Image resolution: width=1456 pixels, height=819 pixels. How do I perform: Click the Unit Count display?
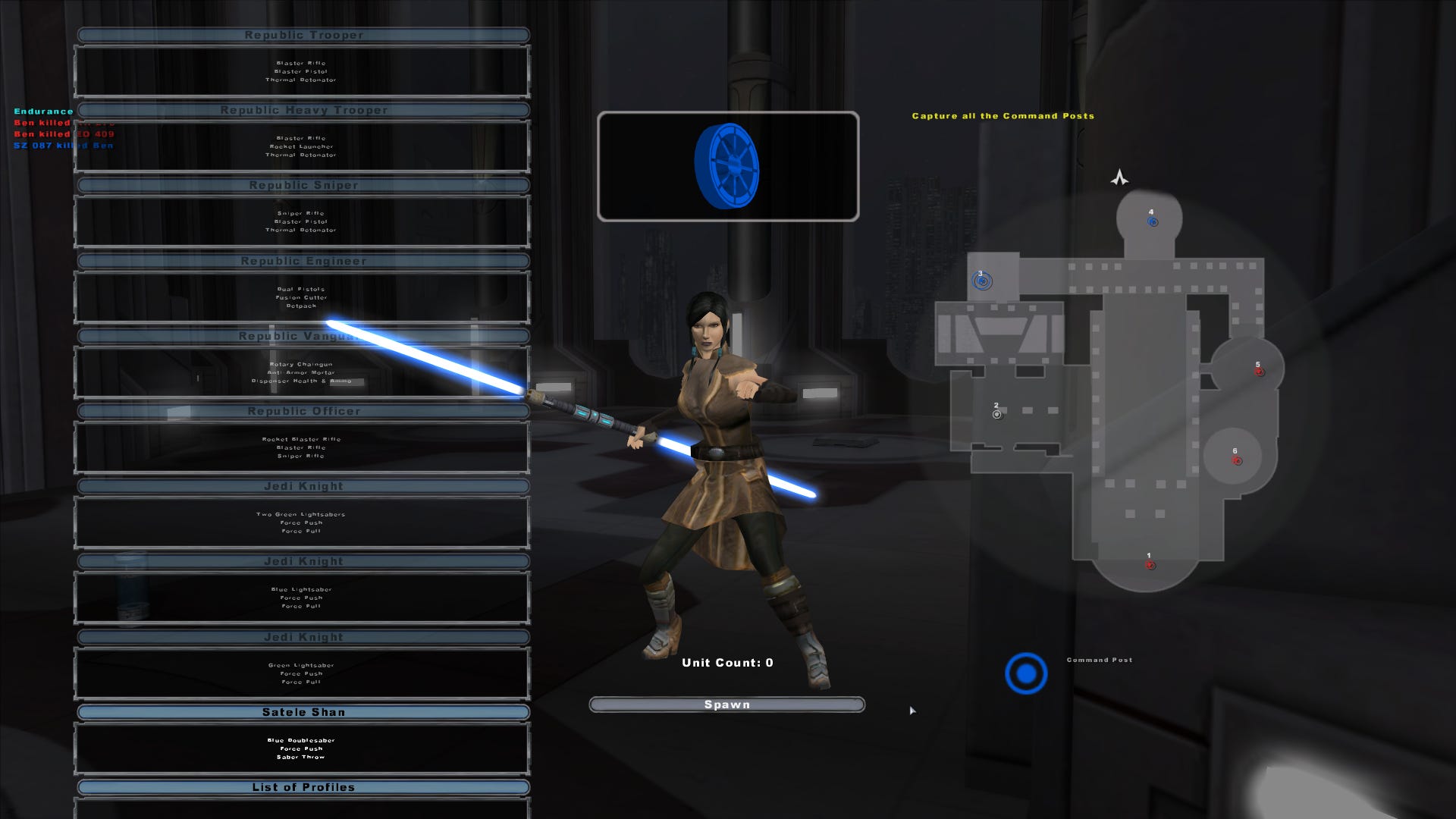(726, 662)
